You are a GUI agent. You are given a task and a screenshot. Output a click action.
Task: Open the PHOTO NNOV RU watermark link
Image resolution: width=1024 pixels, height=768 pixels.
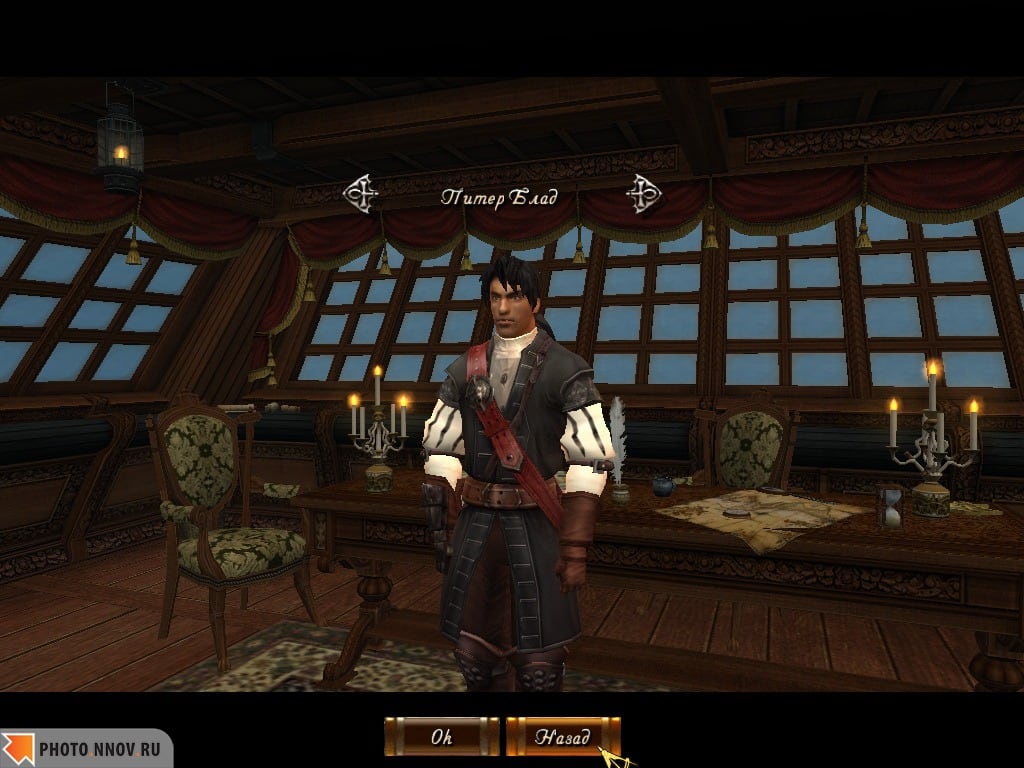tap(86, 748)
